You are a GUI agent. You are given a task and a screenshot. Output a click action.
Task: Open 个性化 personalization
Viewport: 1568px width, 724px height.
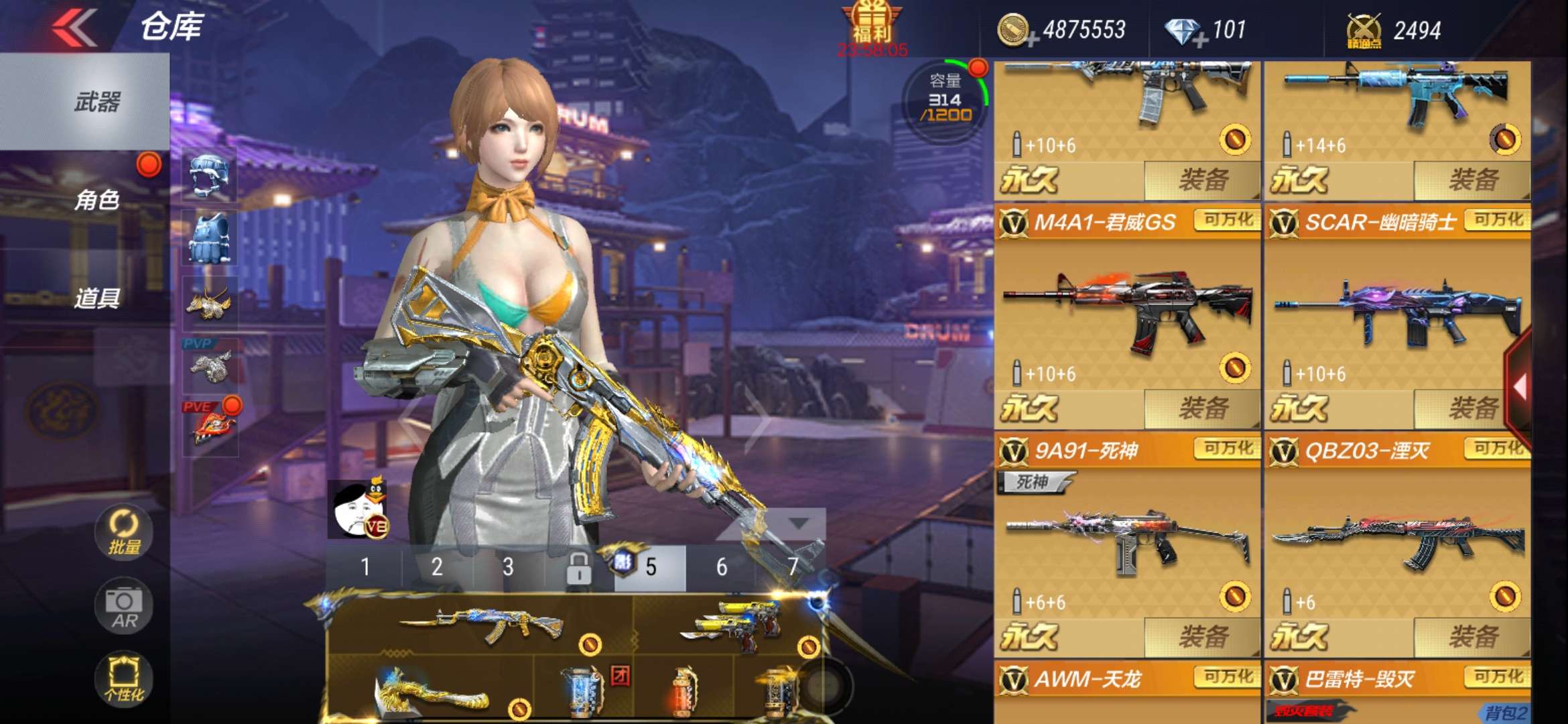(x=124, y=678)
